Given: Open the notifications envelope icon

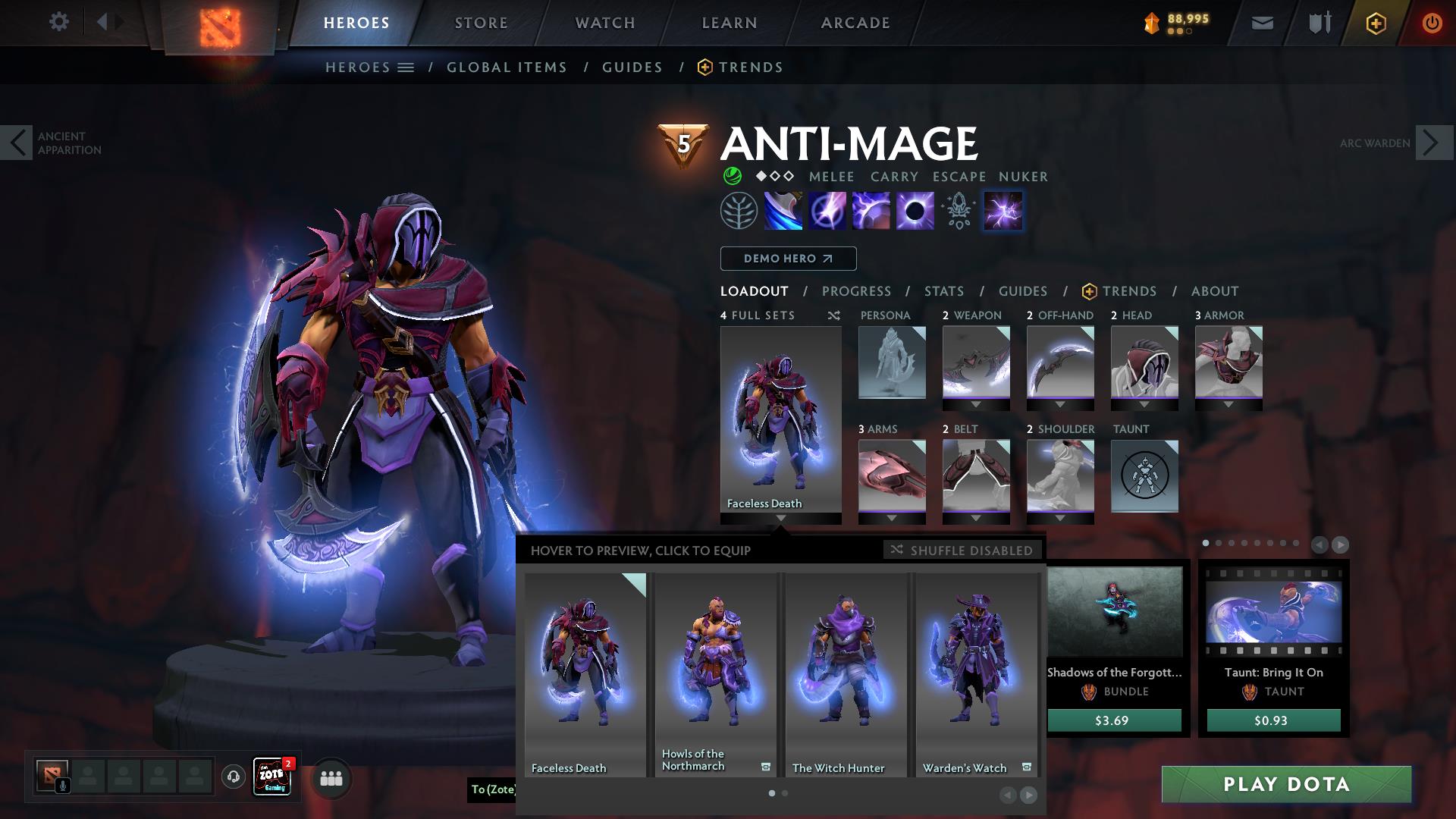Looking at the screenshot, I should click(x=1262, y=22).
